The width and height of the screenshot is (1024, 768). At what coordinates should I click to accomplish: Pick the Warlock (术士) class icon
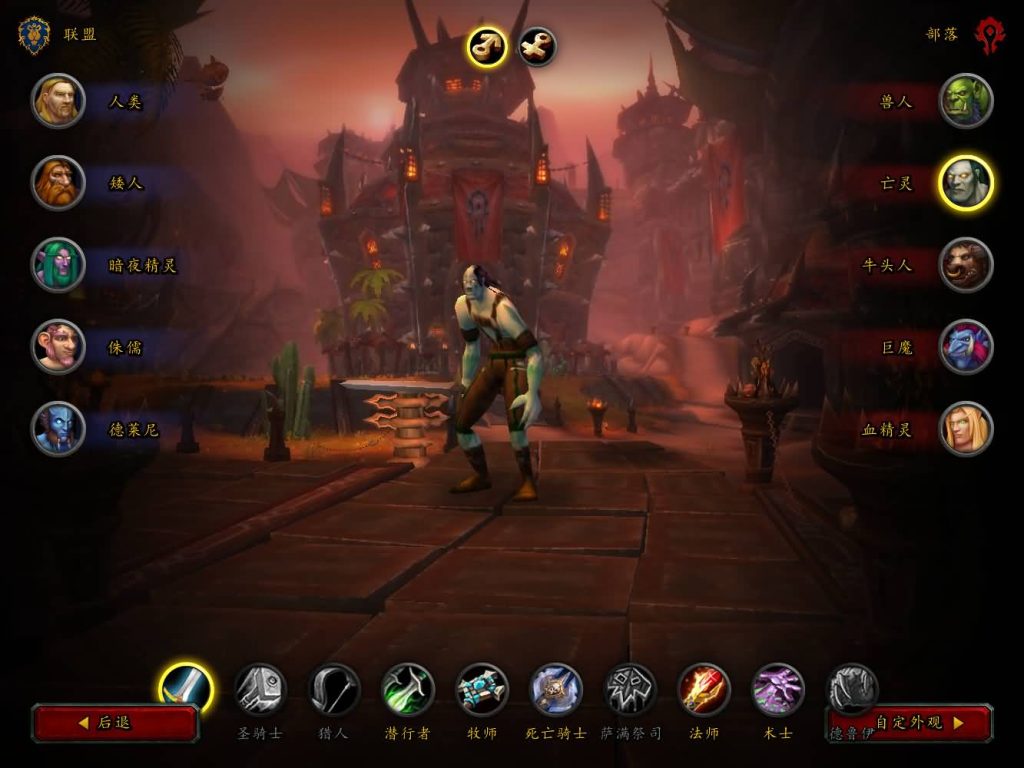778,689
